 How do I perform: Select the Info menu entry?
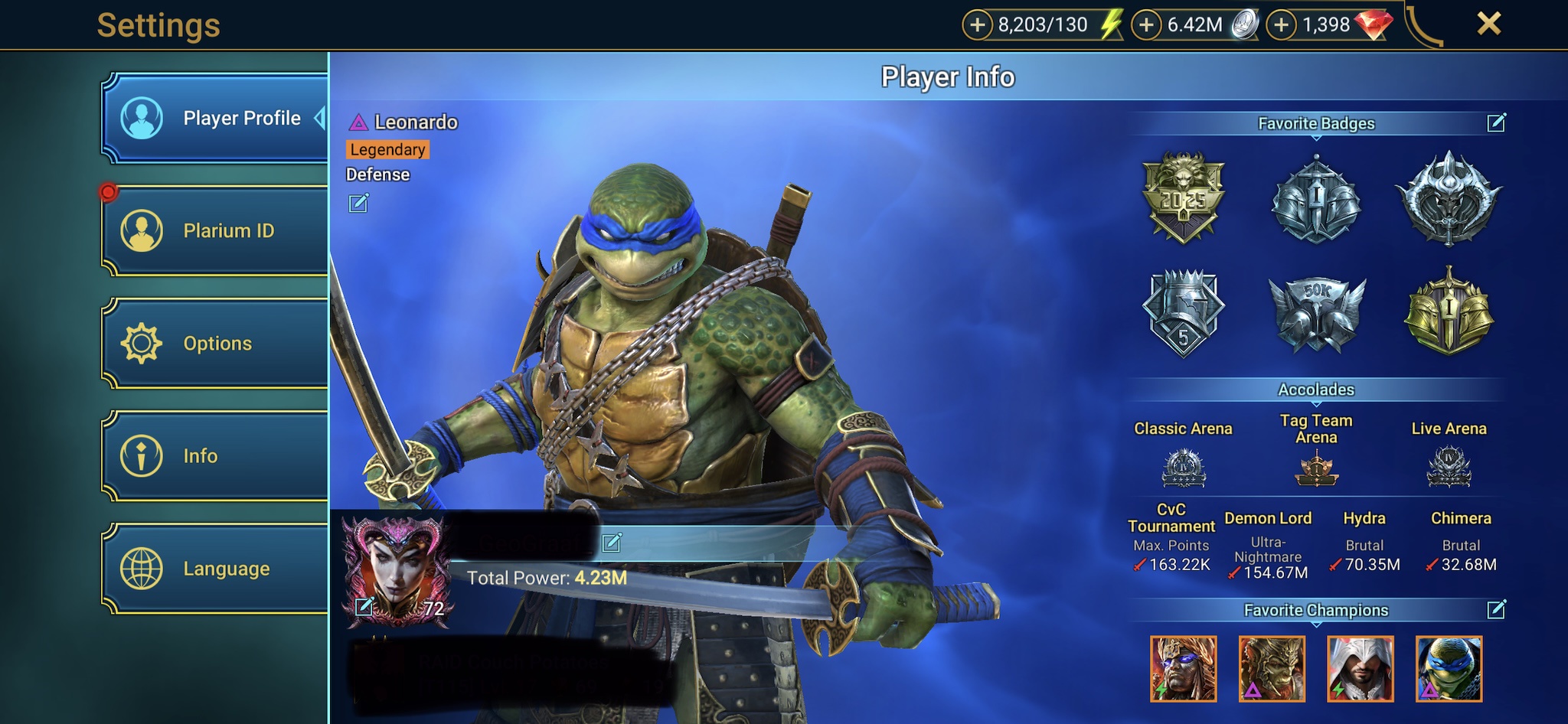(x=214, y=456)
